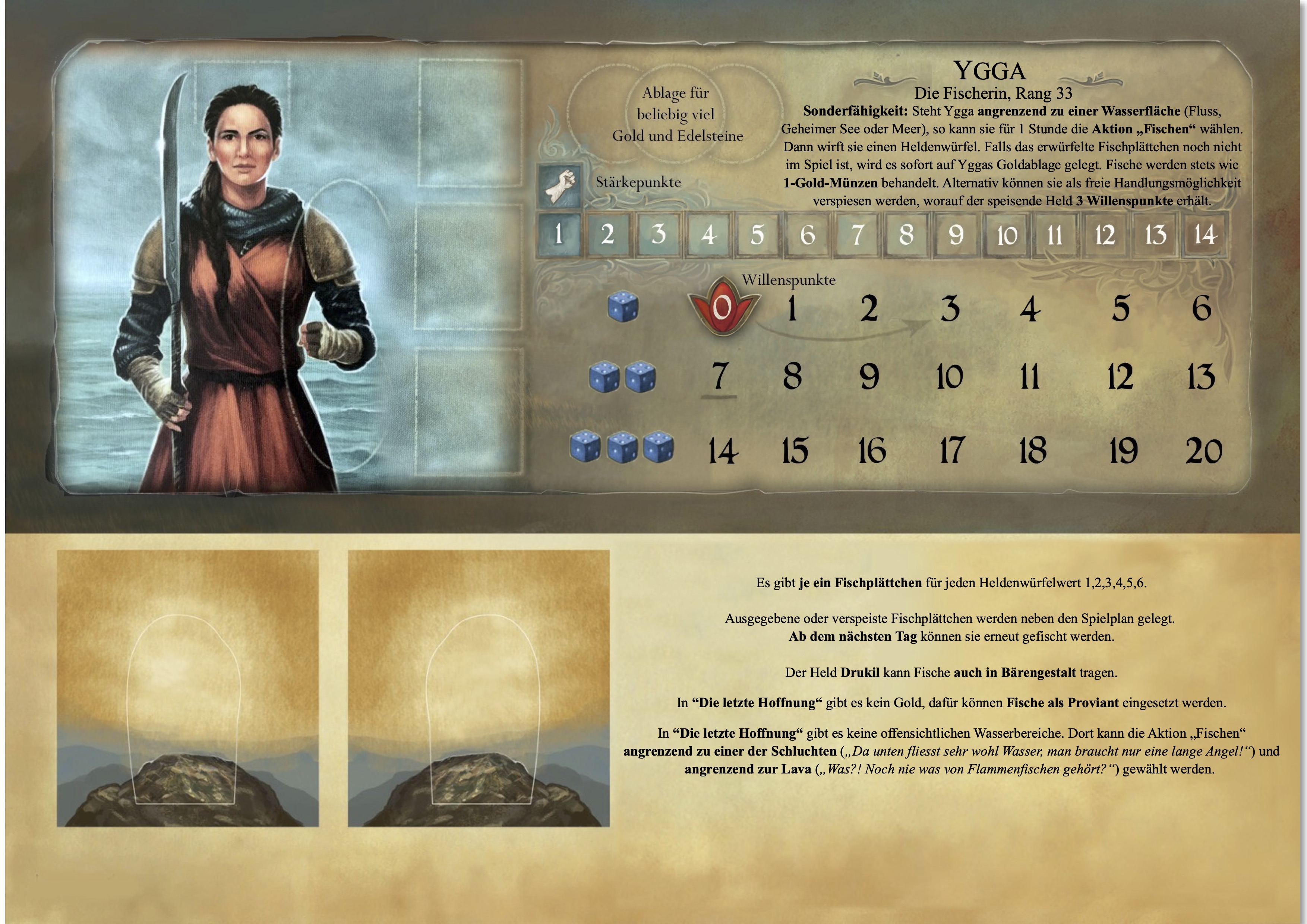Image resolution: width=1307 pixels, height=924 pixels.
Task: Choose willpower space 6
Action: (1201, 309)
